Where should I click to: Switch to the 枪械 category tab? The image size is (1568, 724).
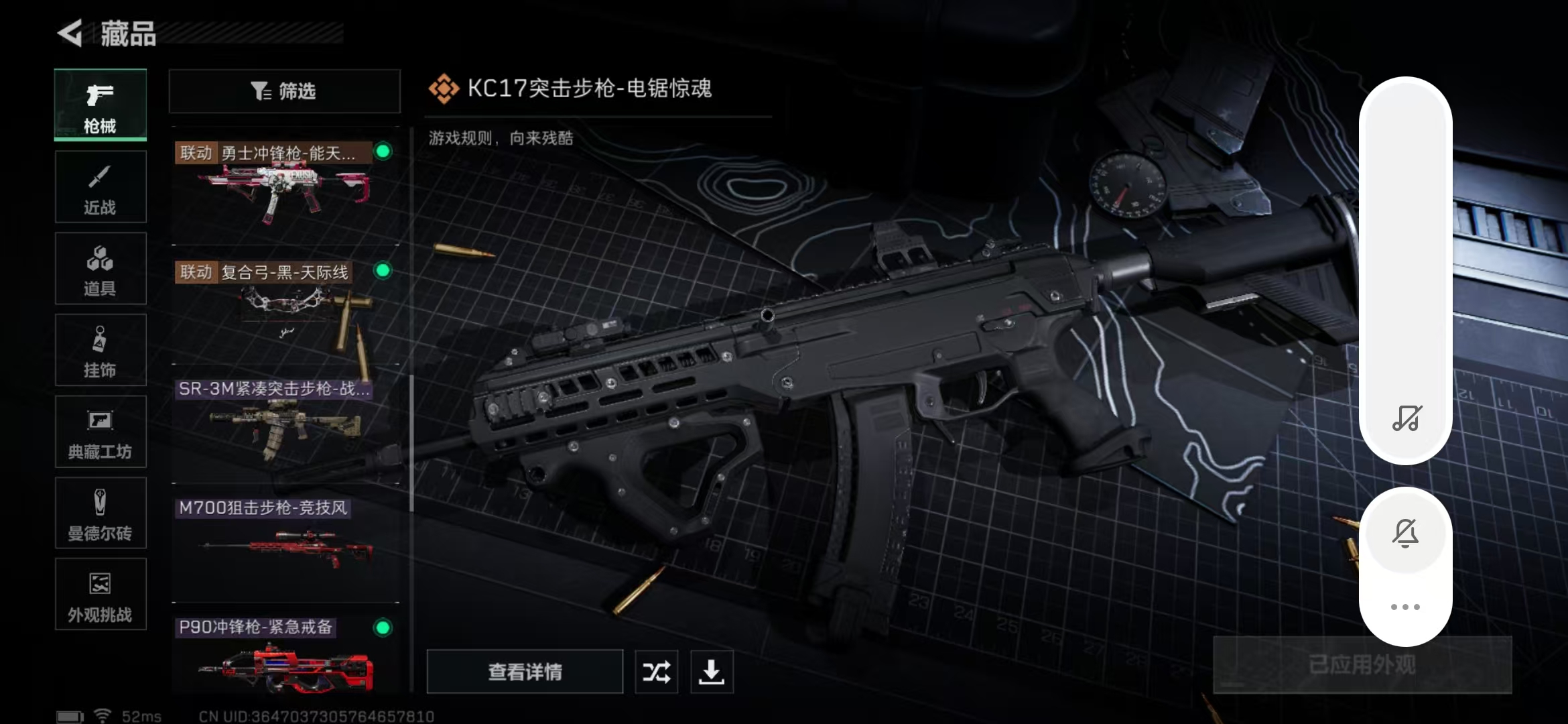(101, 105)
